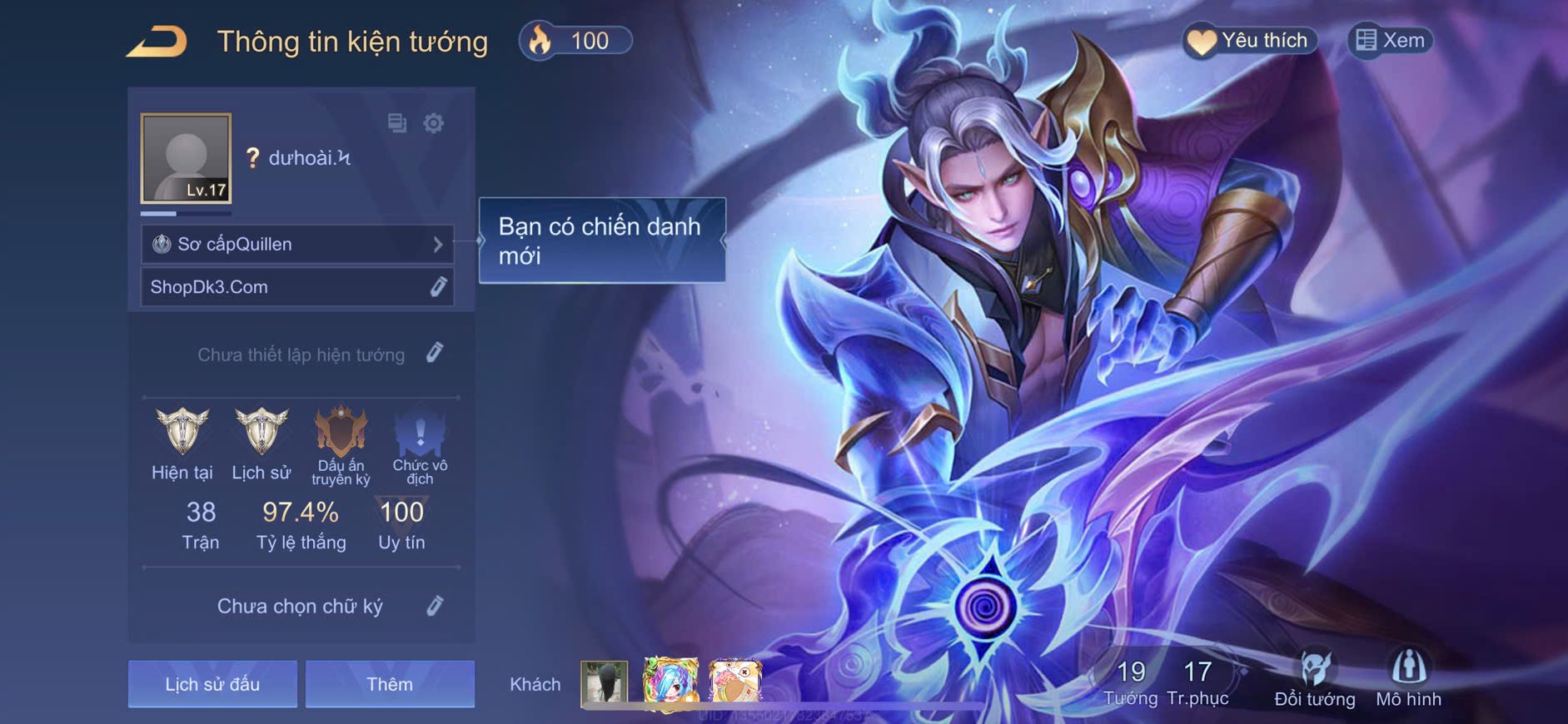Open the Xem view button
The width and height of the screenshot is (1568, 724).
[1390, 41]
